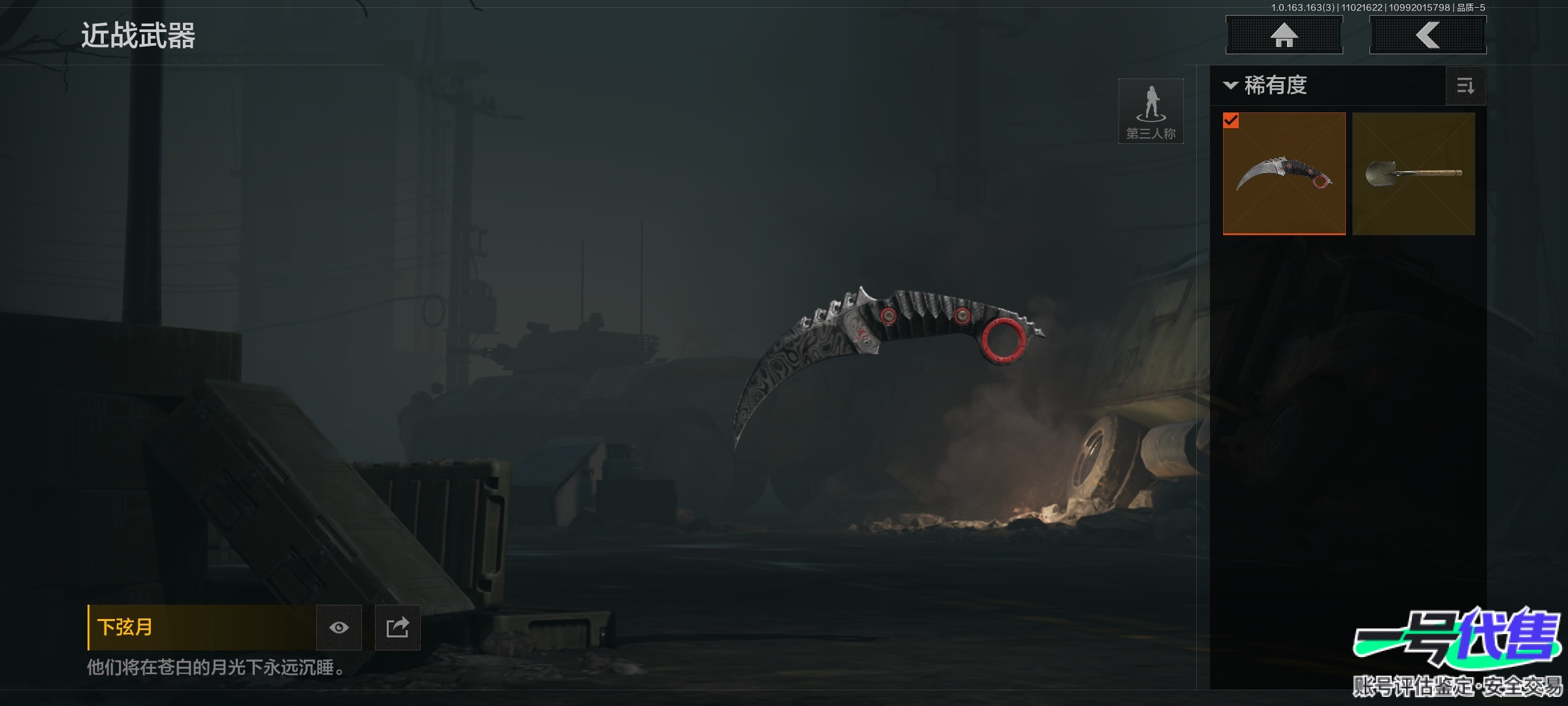The image size is (1568, 706).
Task: Choose the shovel melee weapon tile
Action: pos(1413,173)
